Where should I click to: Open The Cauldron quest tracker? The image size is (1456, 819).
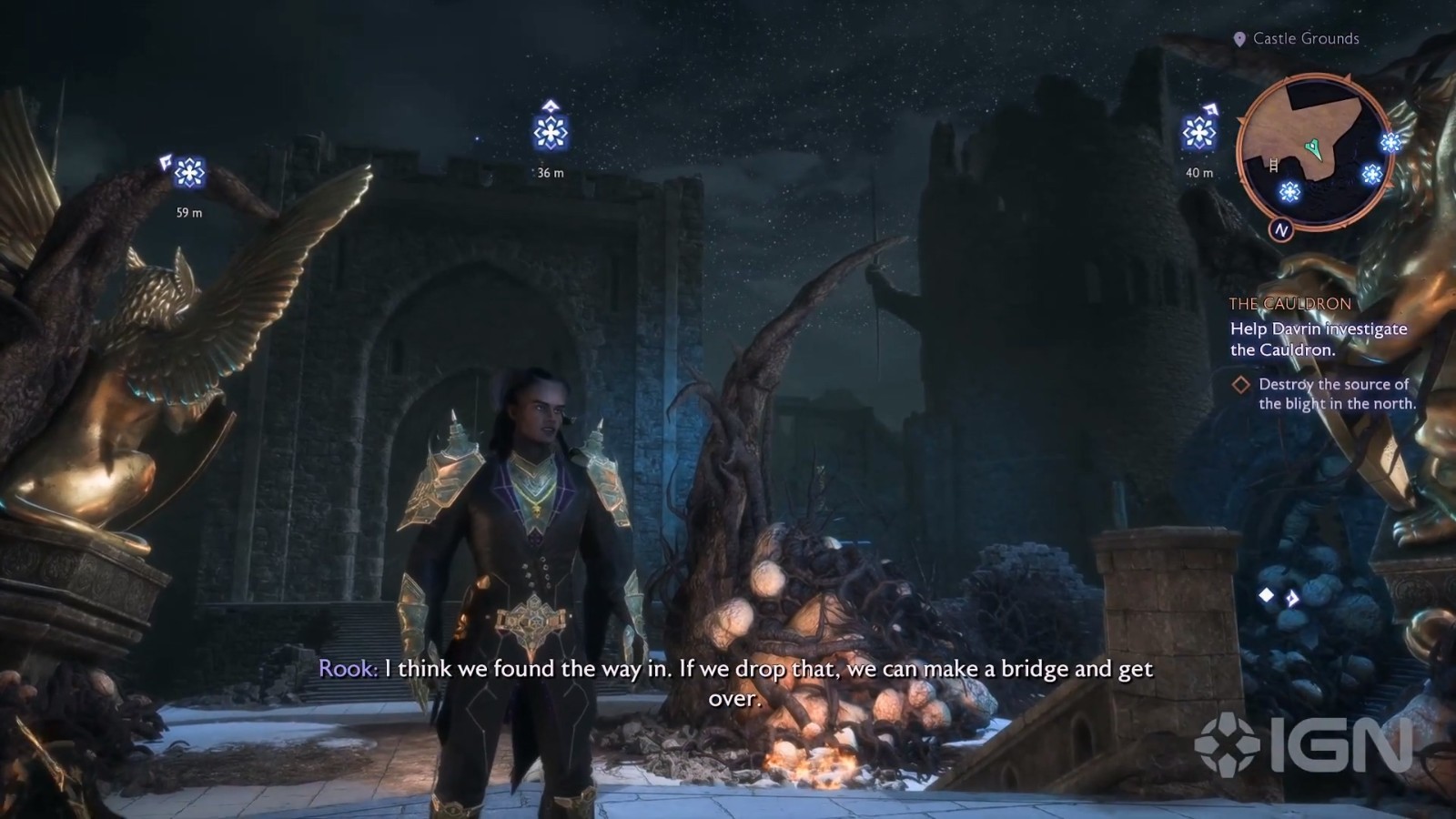(1289, 304)
